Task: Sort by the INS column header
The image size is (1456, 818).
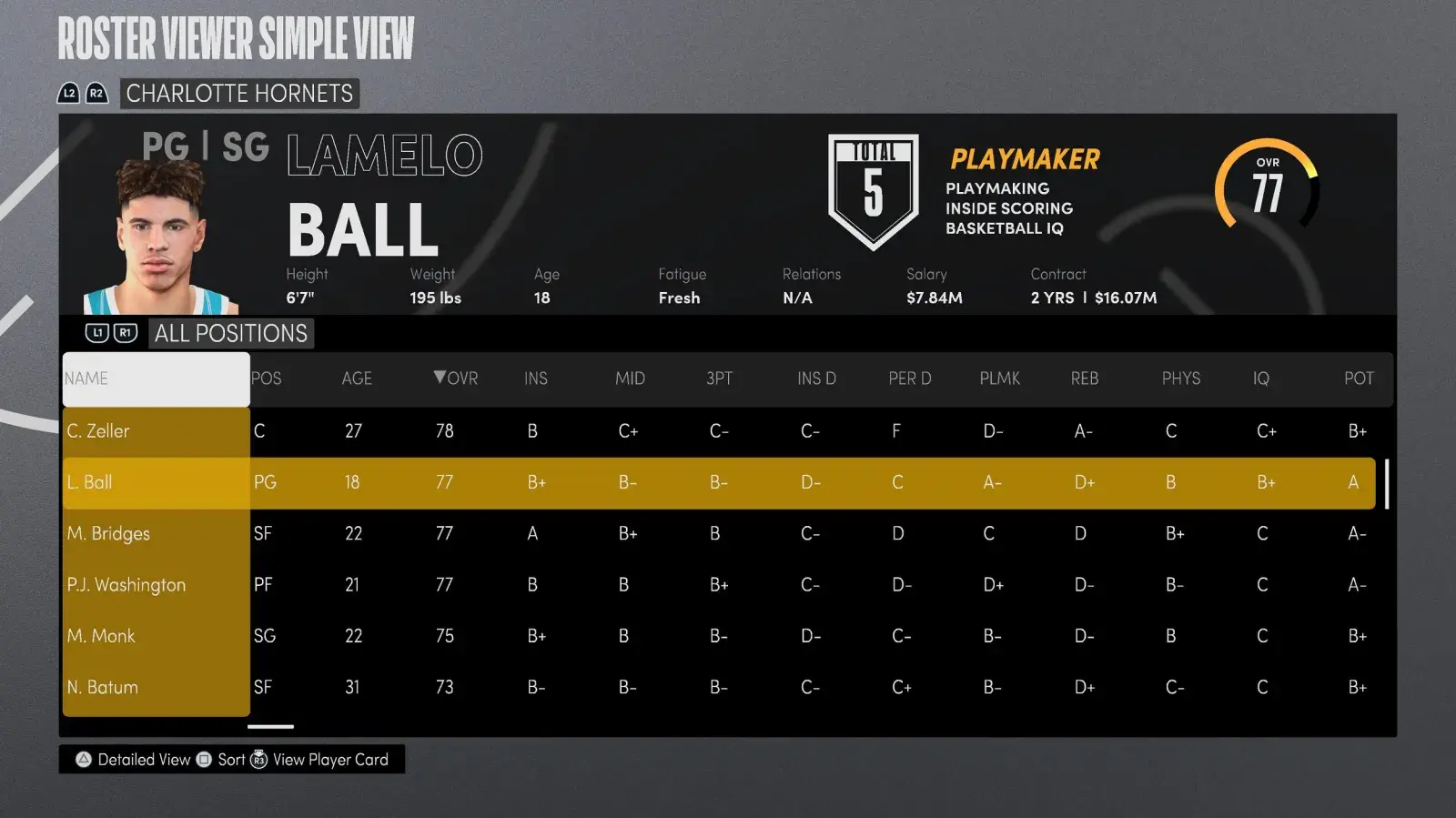Action: coord(536,379)
